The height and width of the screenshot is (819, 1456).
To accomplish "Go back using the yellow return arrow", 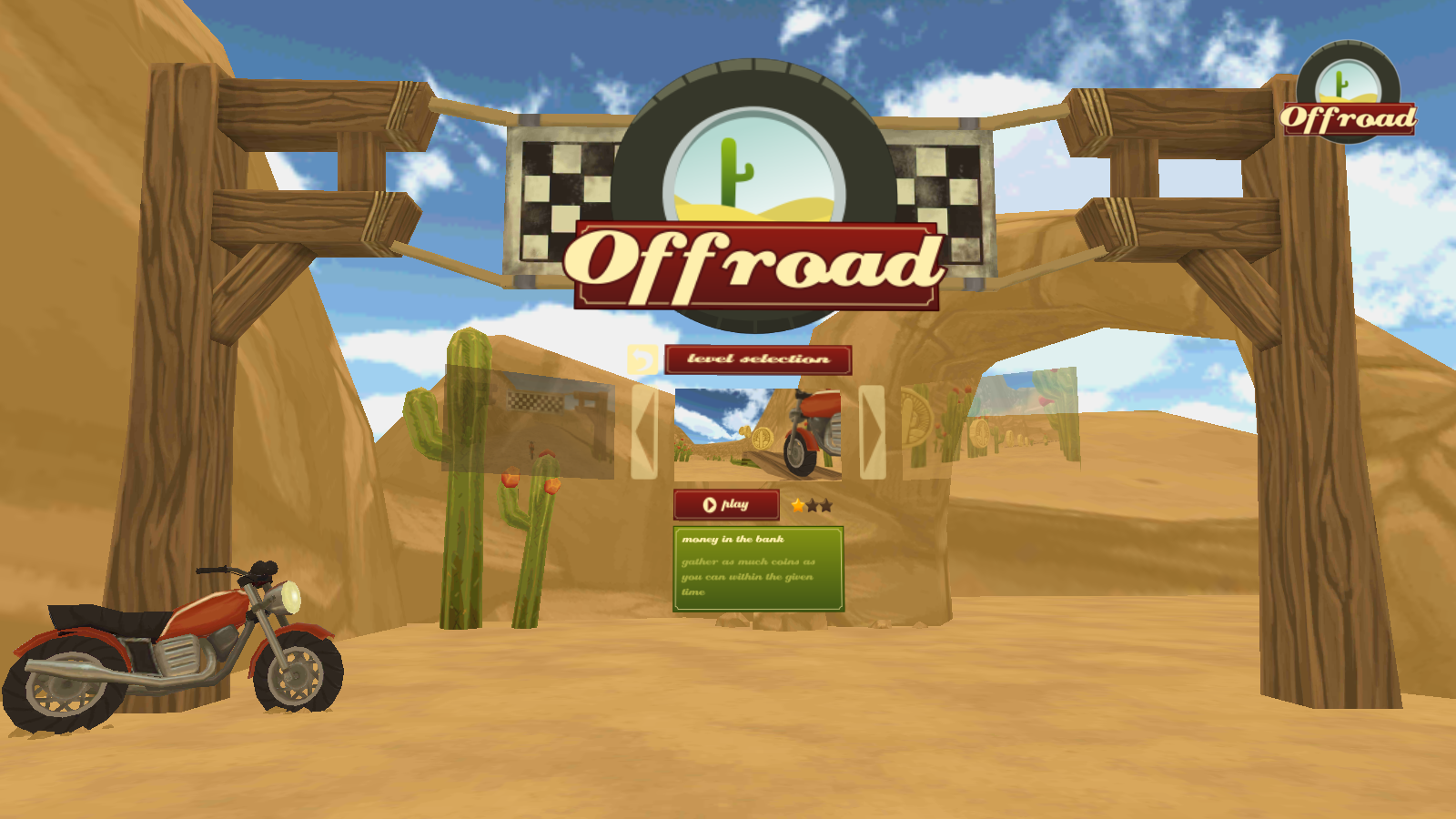I will [x=642, y=360].
